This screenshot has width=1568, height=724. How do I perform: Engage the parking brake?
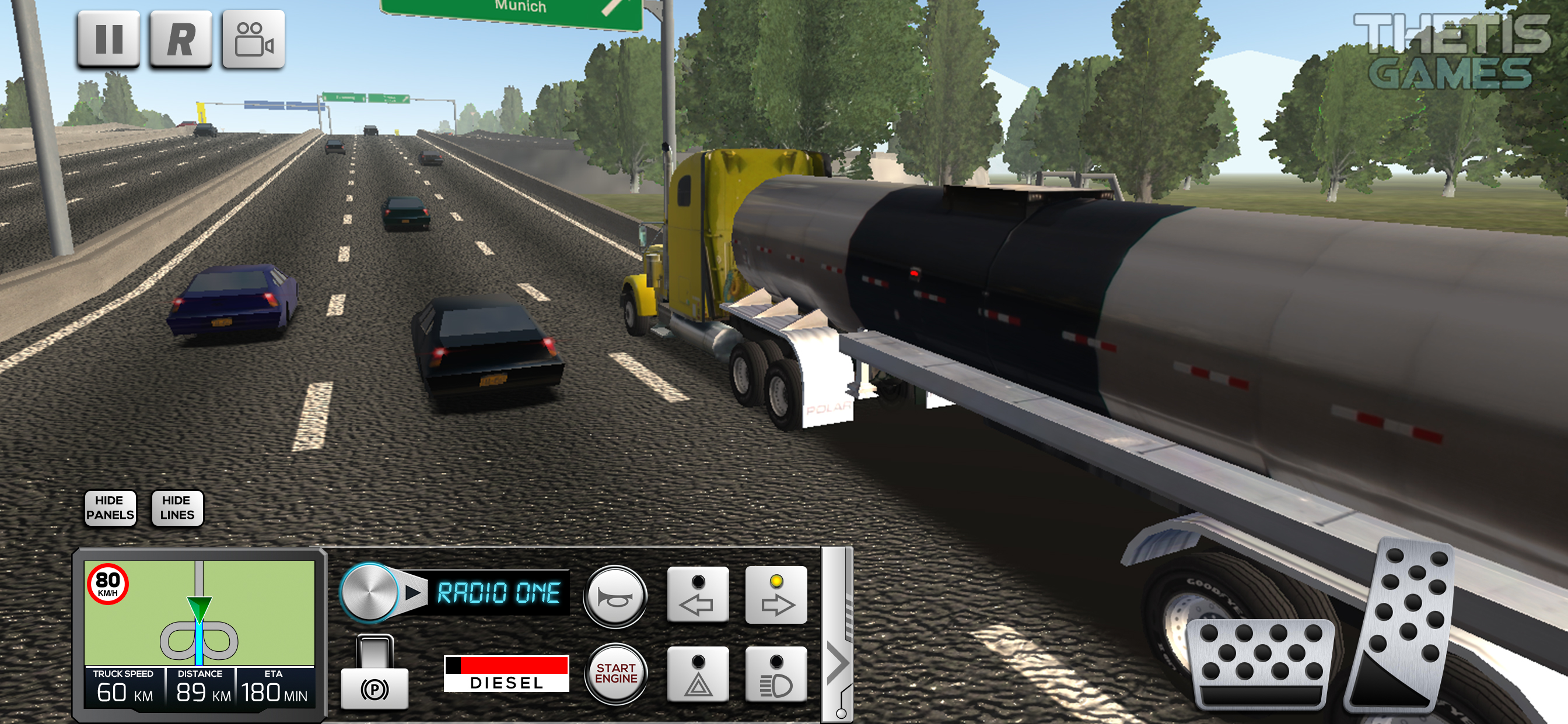click(x=374, y=674)
